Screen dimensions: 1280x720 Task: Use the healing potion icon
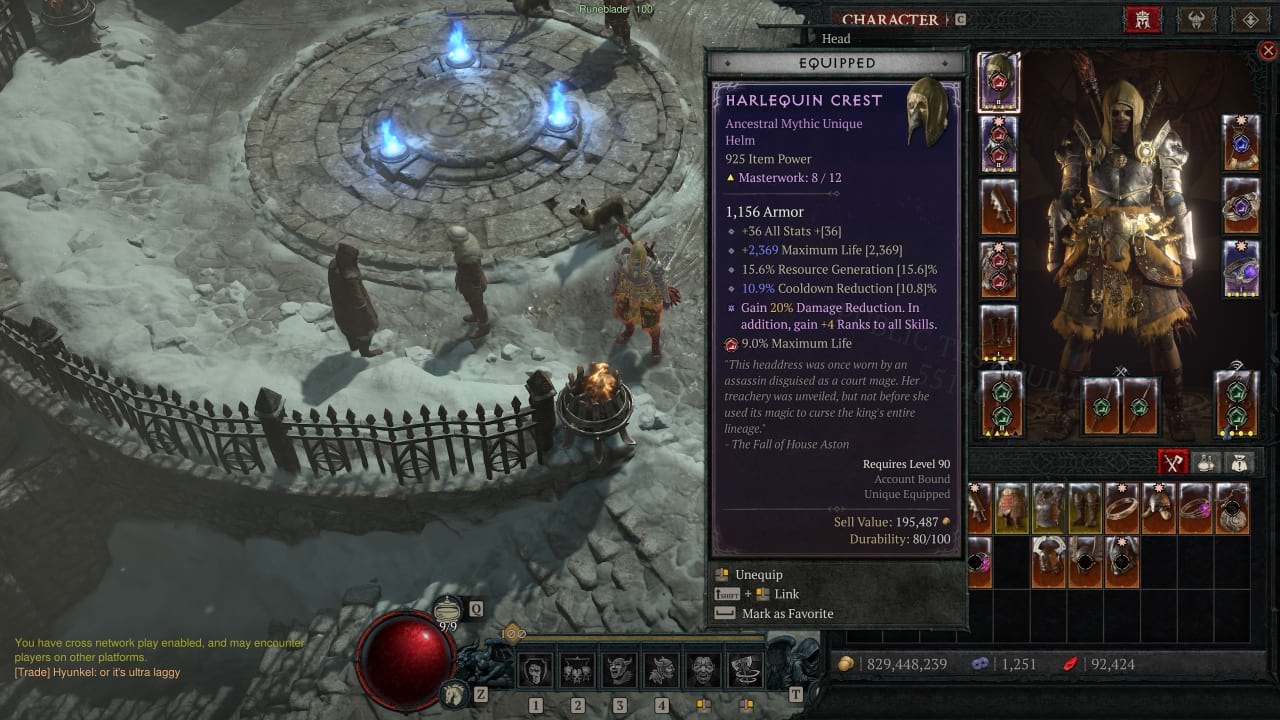pyautogui.click(x=447, y=609)
